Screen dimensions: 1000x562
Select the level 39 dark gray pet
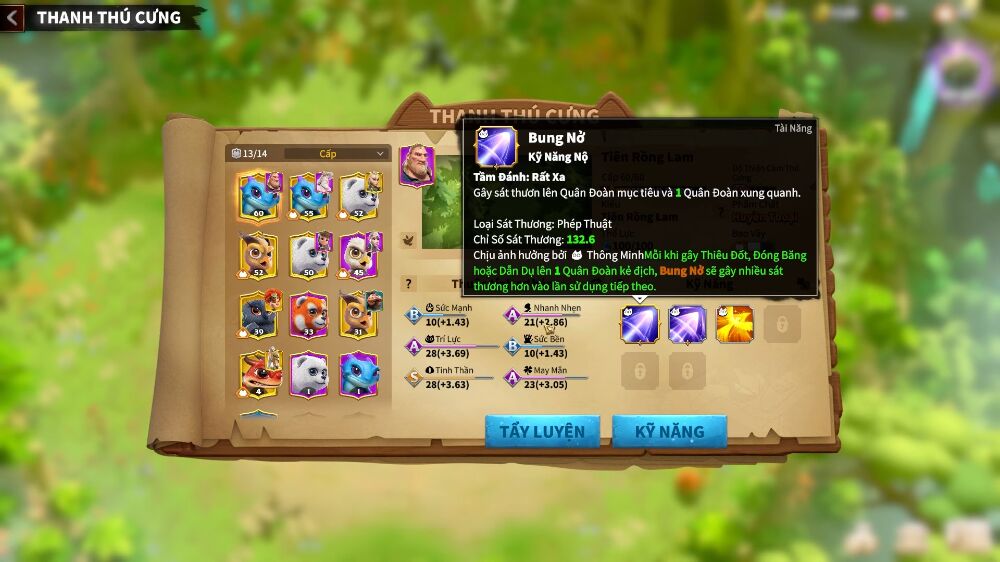pyautogui.click(x=259, y=313)
